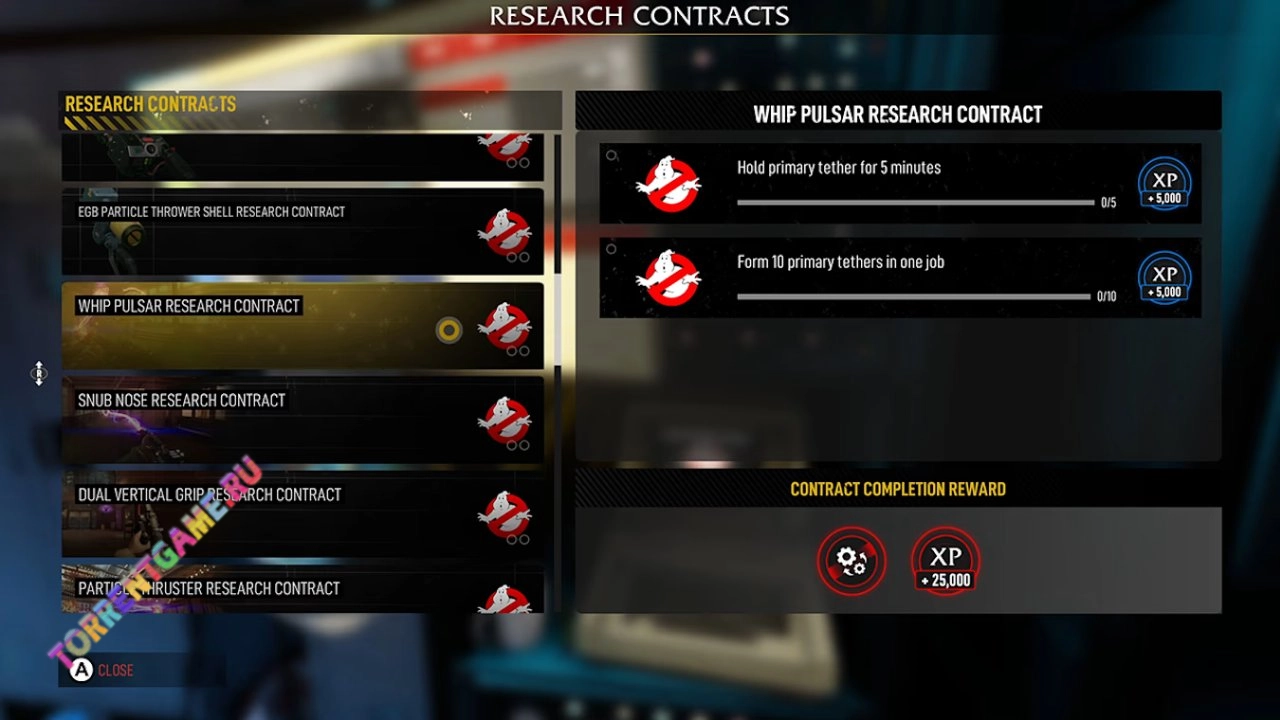
Task: Select the Whip Pulsar Research Contract row
Action: [x=302, y=326]
